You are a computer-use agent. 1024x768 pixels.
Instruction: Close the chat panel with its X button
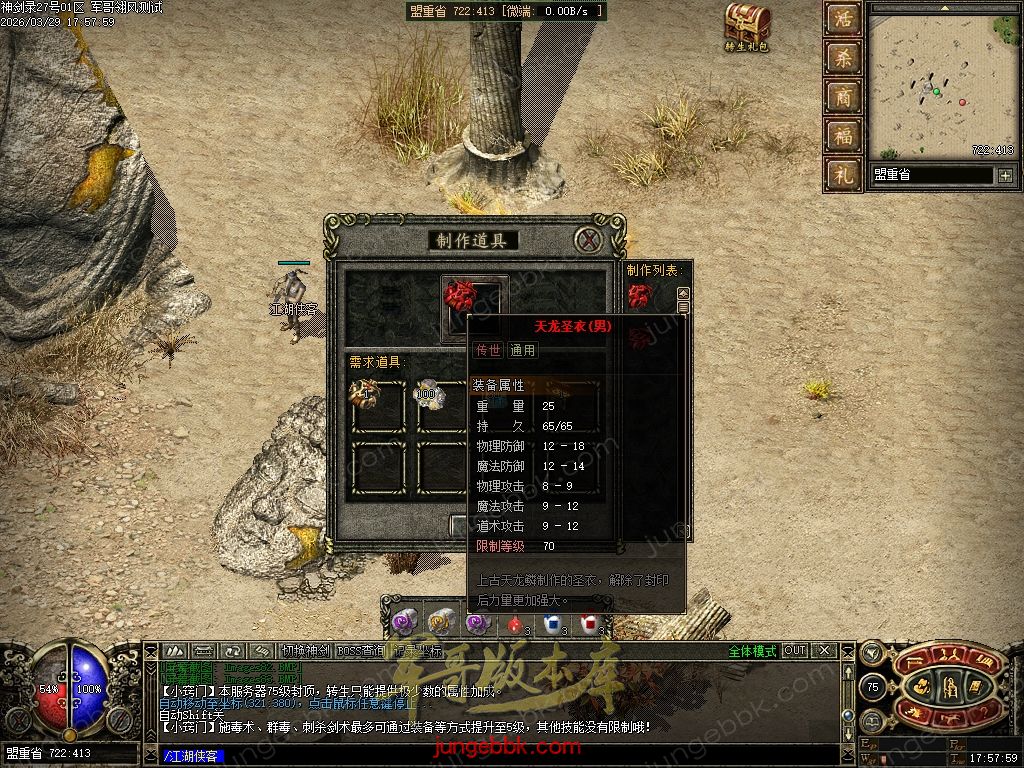pyautogui.click(x=825, y=651)
